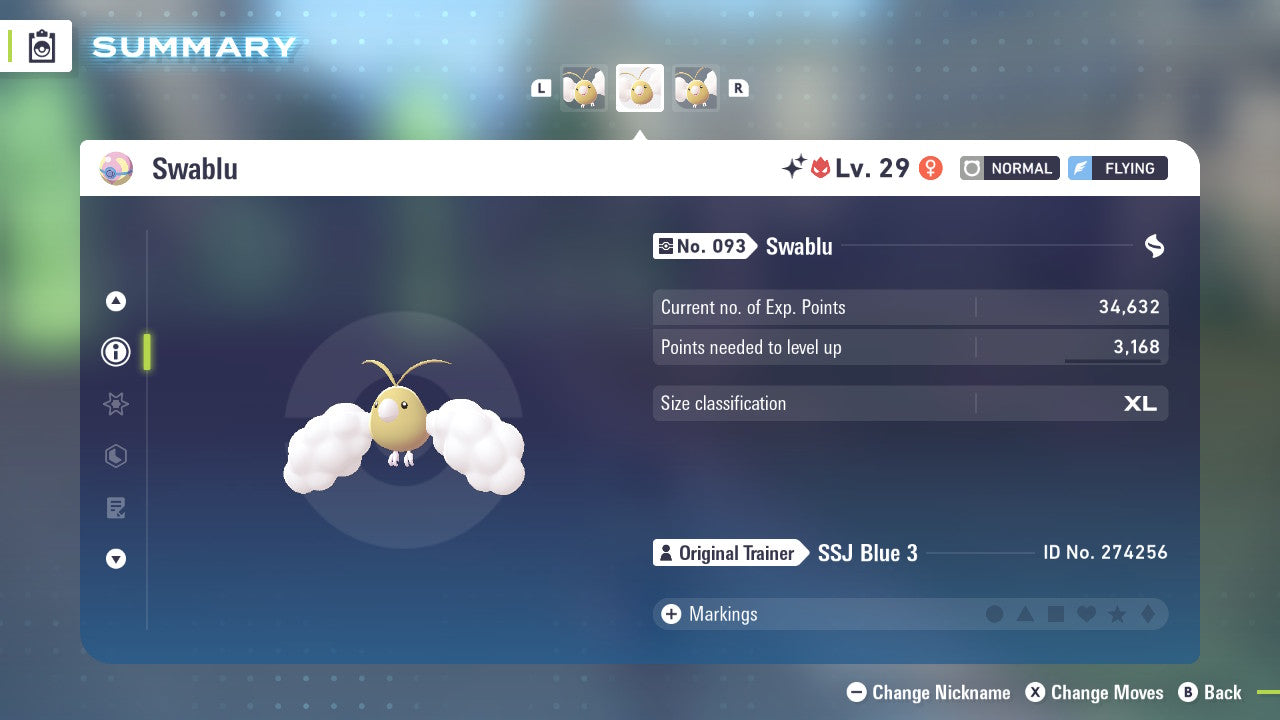Screen dimensions: 1280x720
Task: Select the star-shaped moves page icon
Action: tap(115, 404)
